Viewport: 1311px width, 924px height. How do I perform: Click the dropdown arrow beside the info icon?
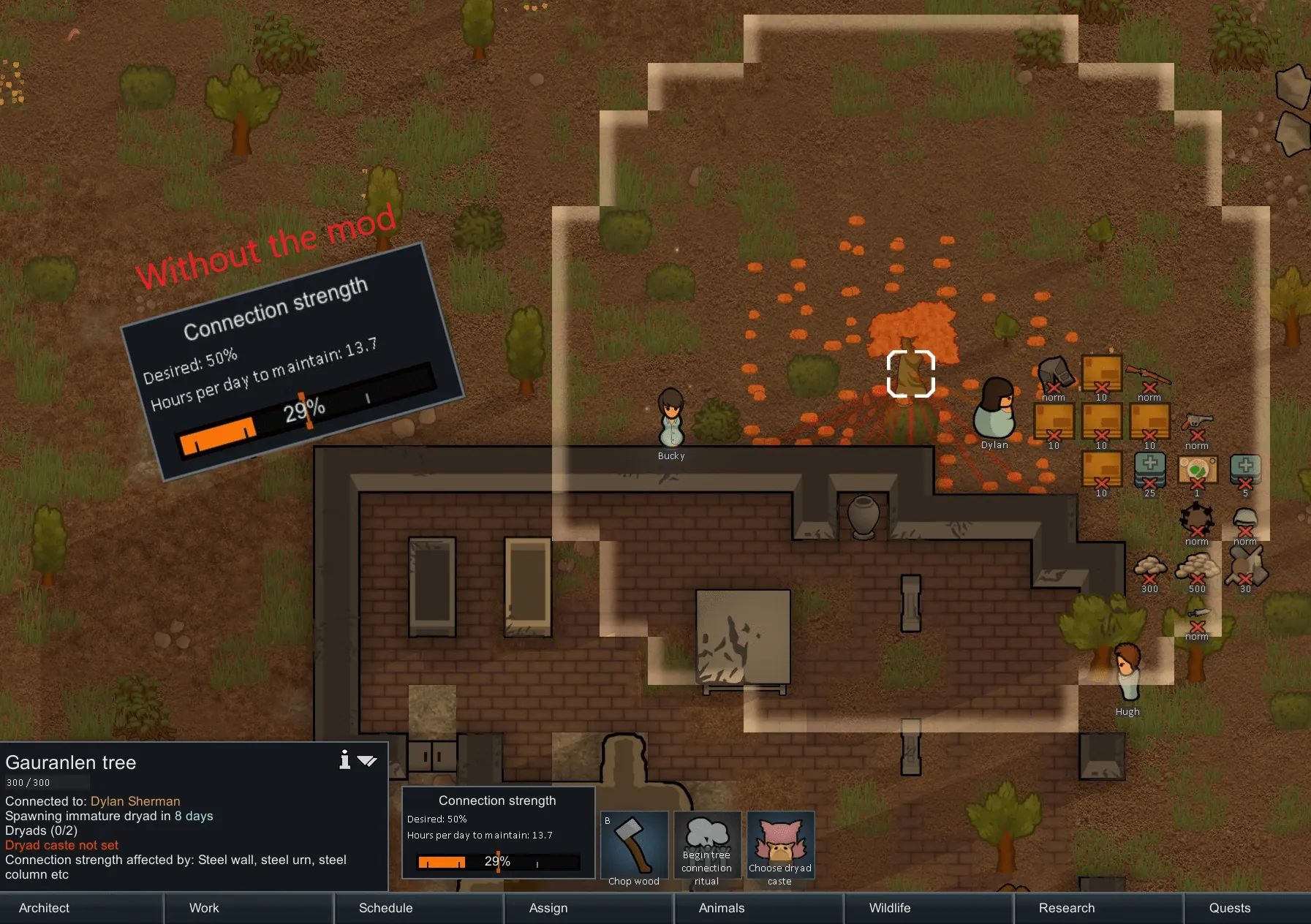point(367,761)
